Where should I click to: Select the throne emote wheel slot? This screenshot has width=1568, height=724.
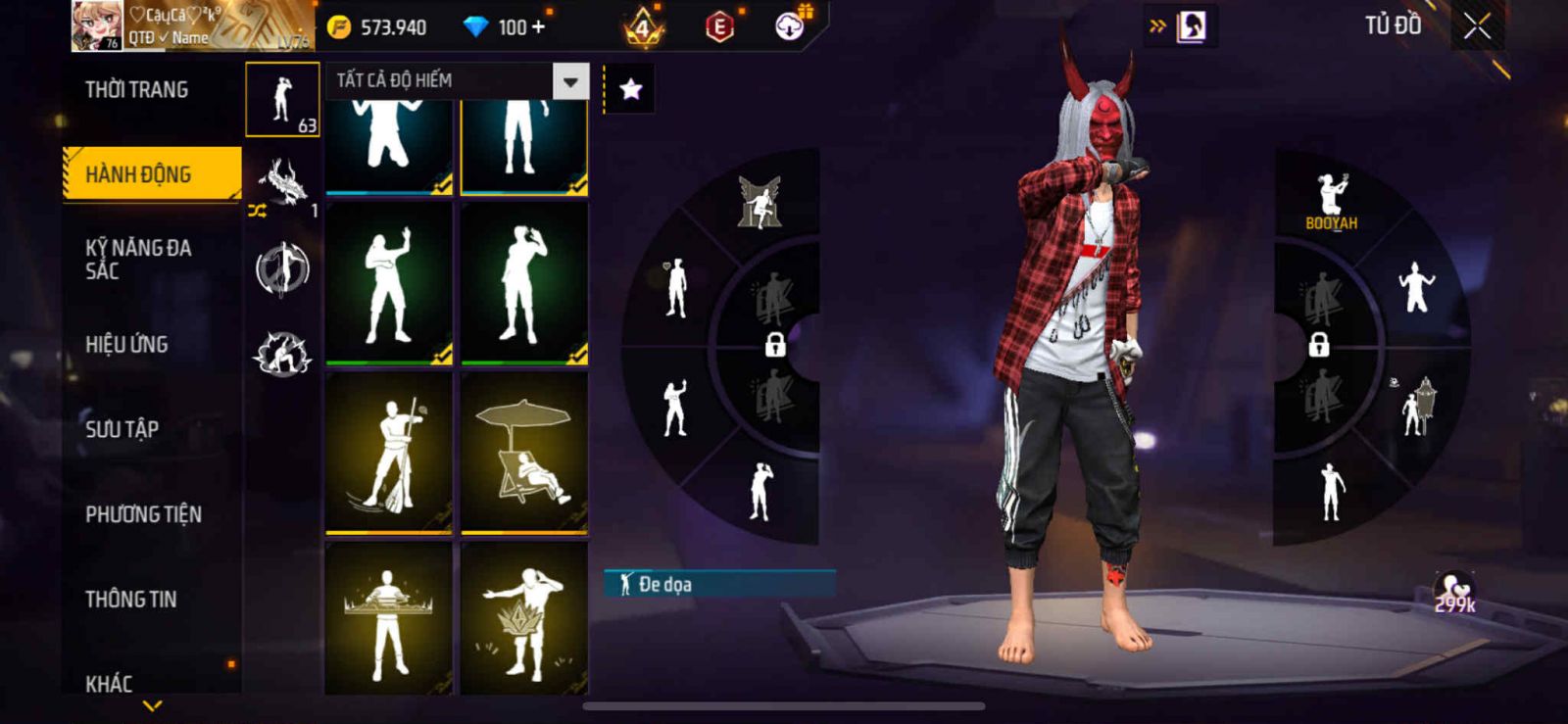759,202
